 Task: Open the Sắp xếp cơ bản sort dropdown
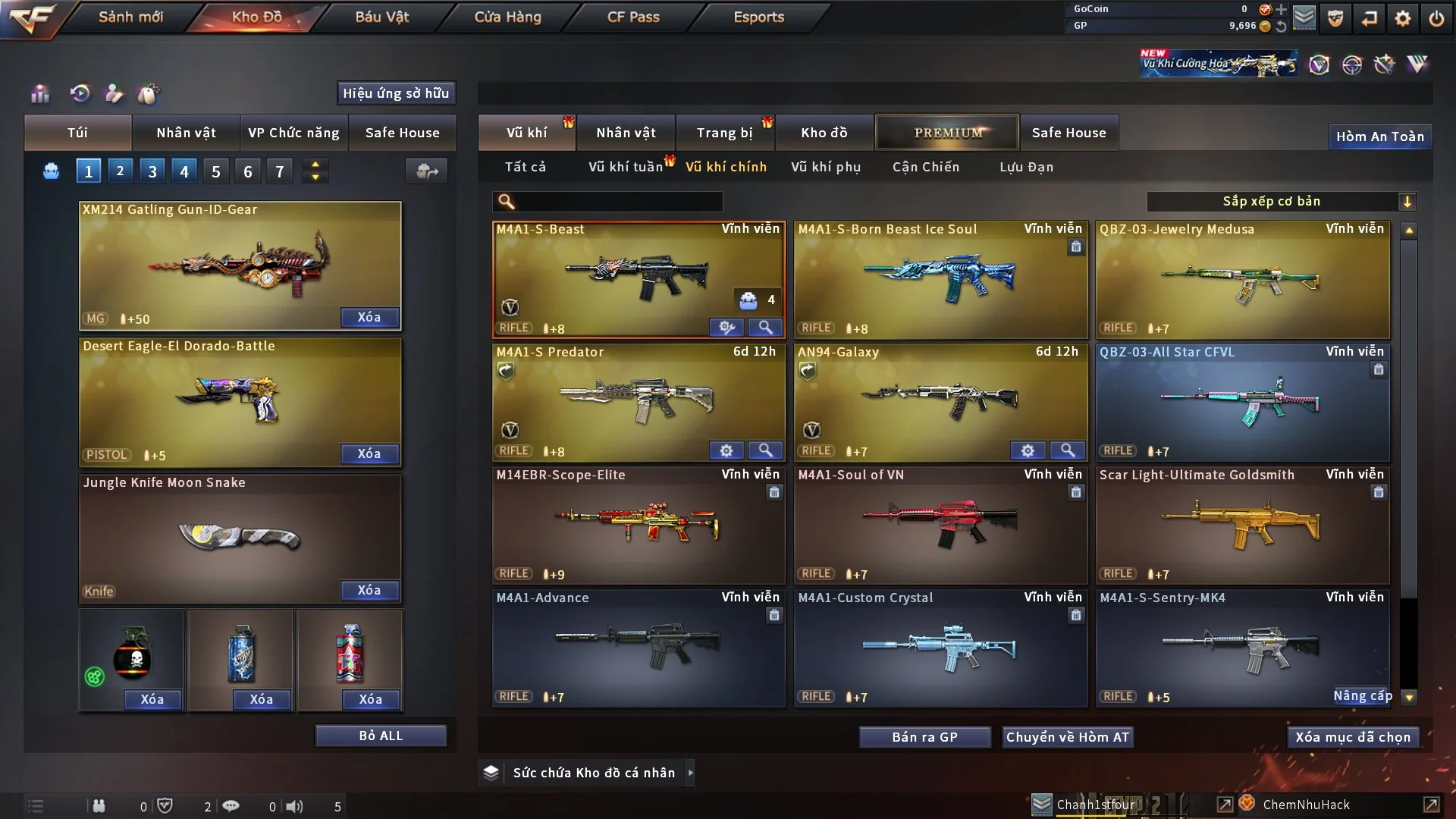coord(1281,201)
